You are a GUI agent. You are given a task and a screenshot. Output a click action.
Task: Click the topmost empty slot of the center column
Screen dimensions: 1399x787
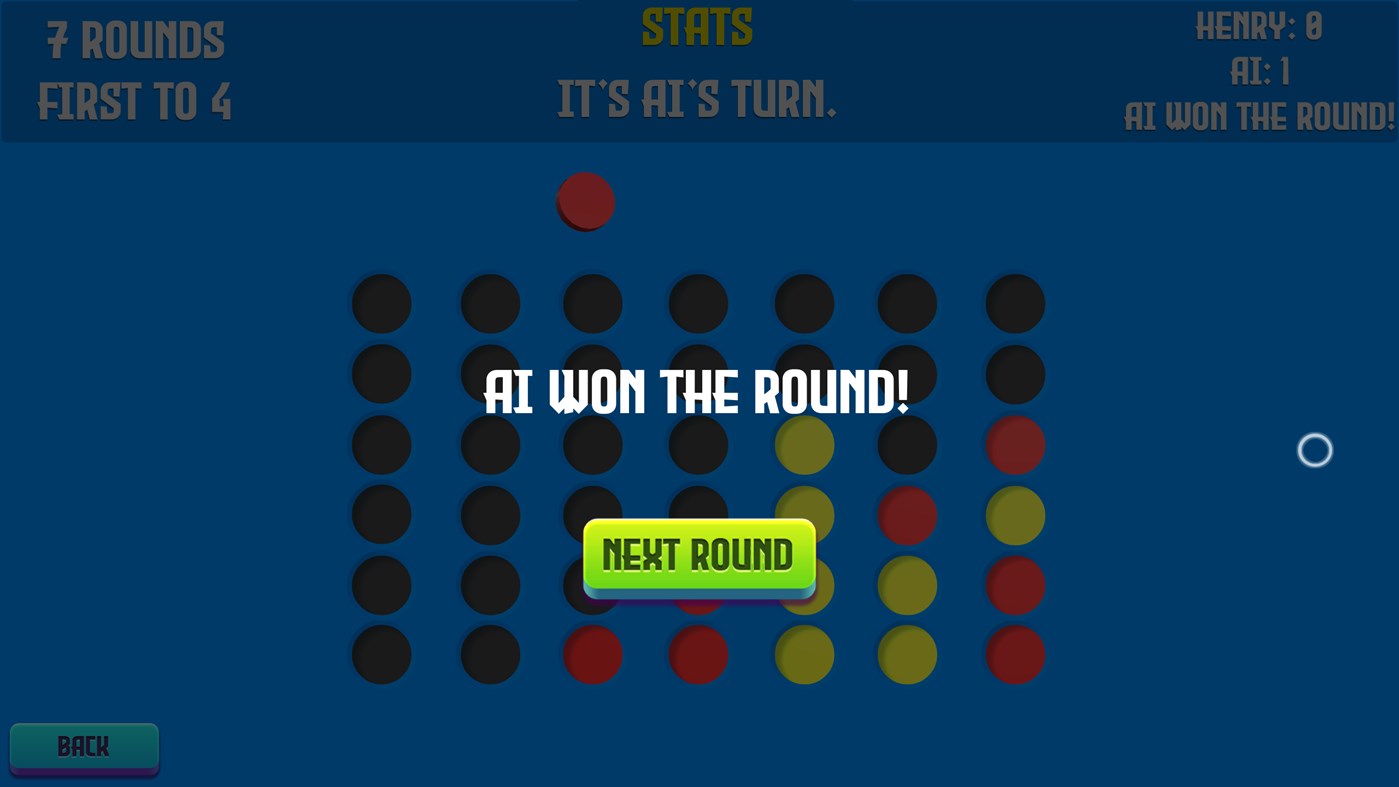(x=698, y=303)
